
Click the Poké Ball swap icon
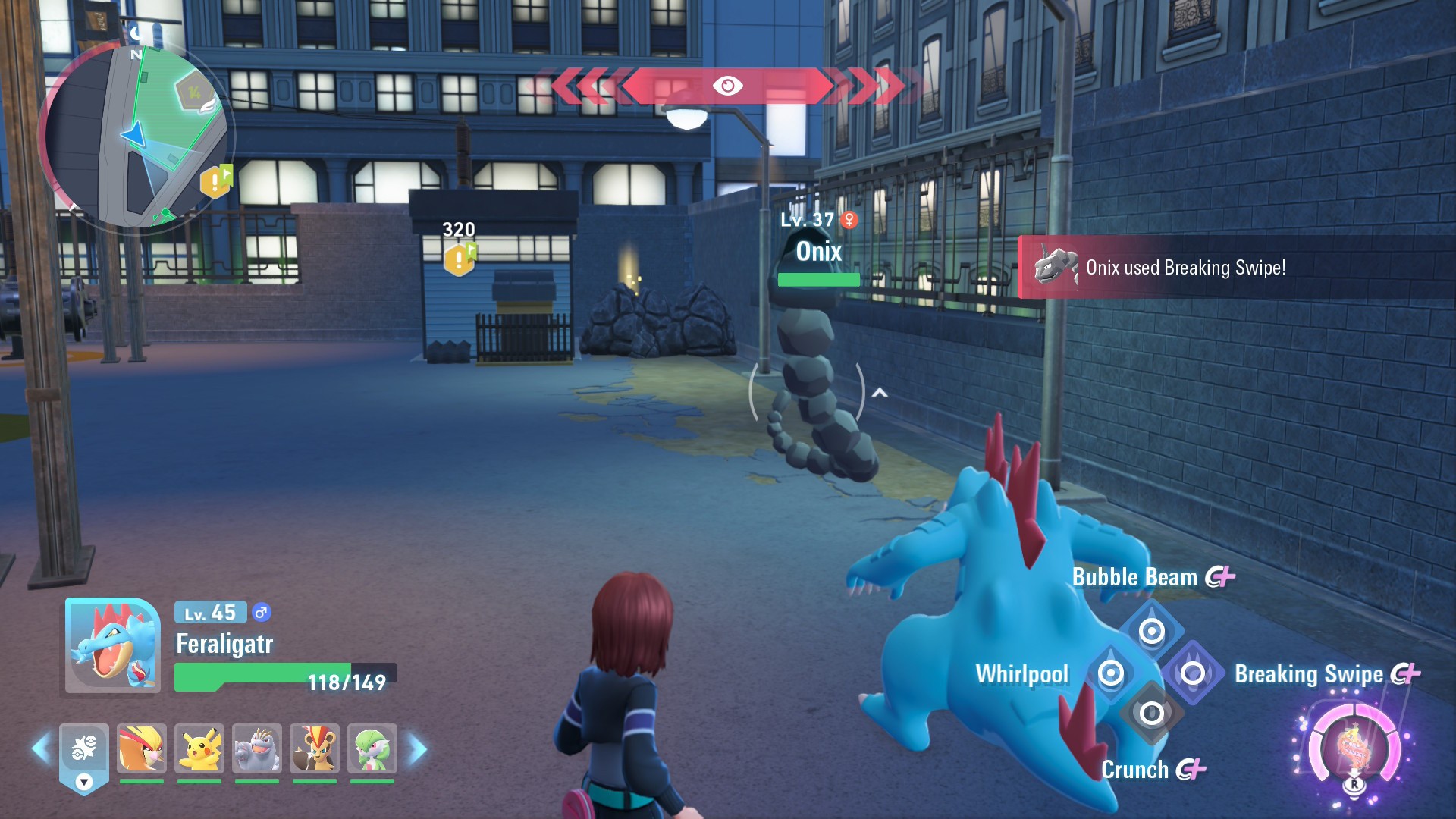coord(84,751)
